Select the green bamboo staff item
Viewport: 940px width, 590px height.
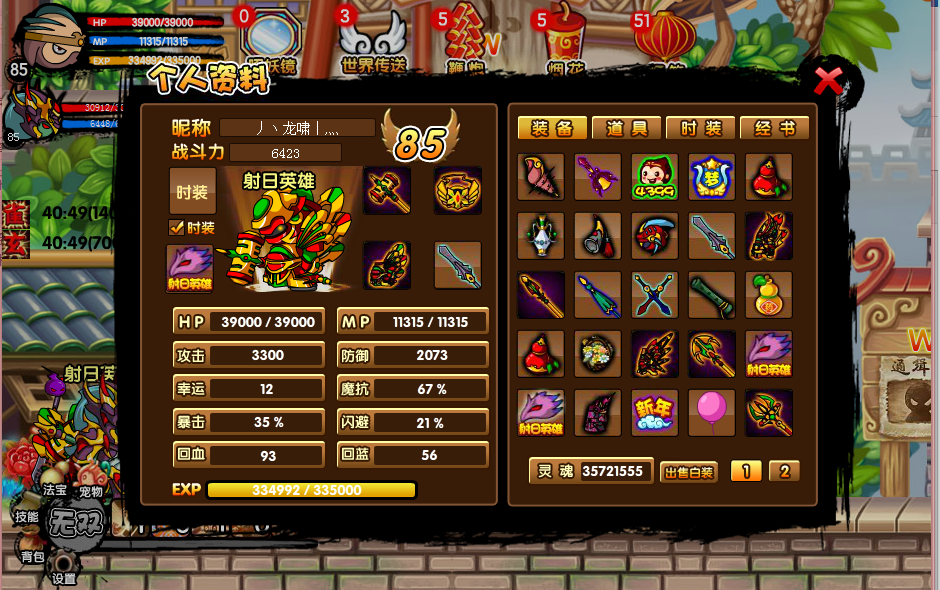pyautogui.click(x=711, y=295)
